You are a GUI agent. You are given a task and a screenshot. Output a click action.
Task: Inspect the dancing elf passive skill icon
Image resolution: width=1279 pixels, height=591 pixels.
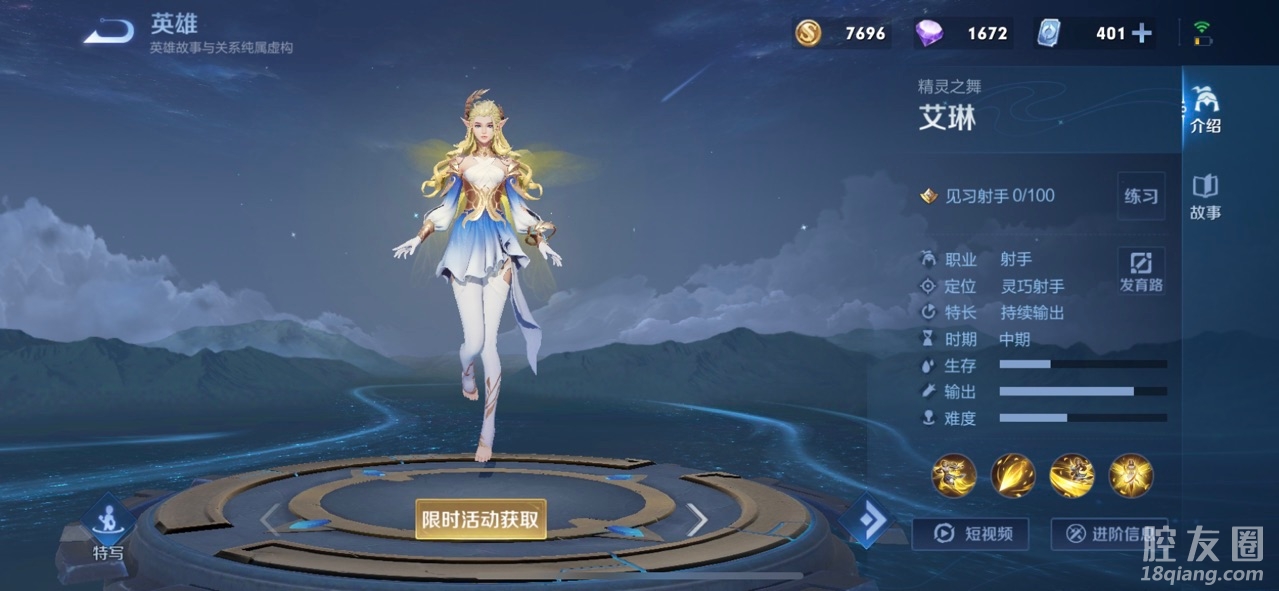(954, 475)
